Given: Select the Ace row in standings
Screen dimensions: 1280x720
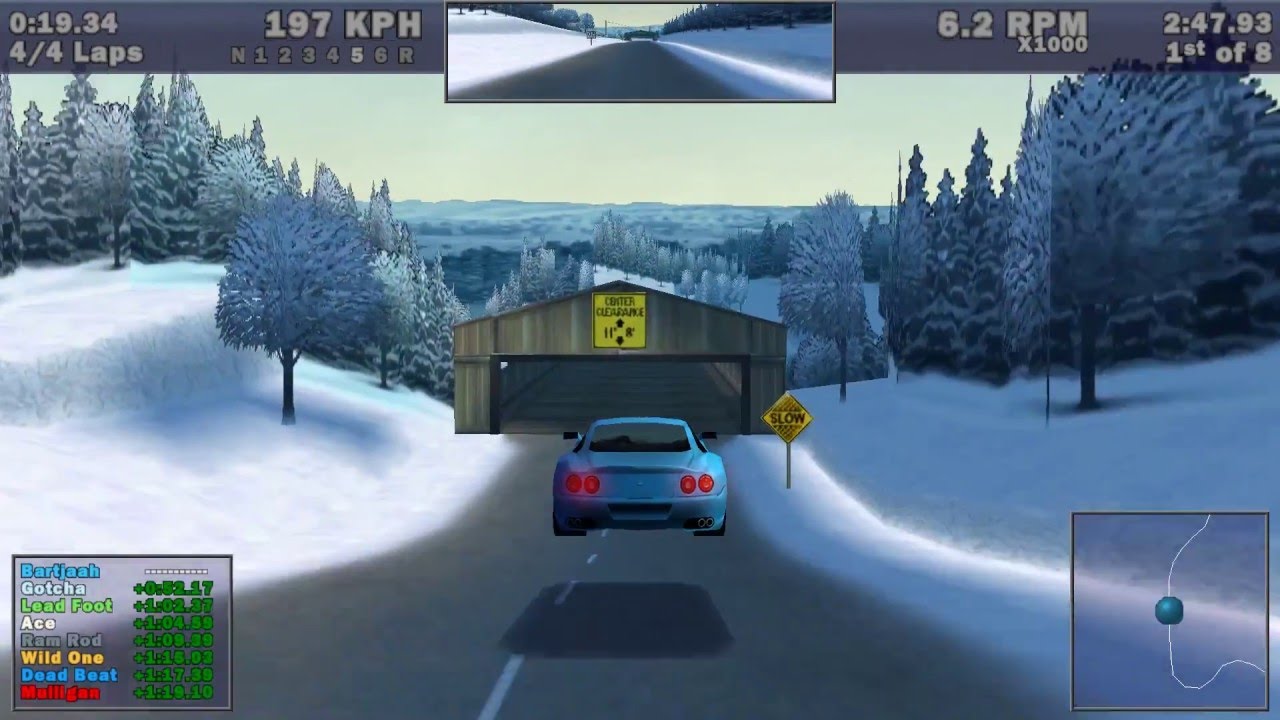Looking at the screenshot, I should click(38, 623).
